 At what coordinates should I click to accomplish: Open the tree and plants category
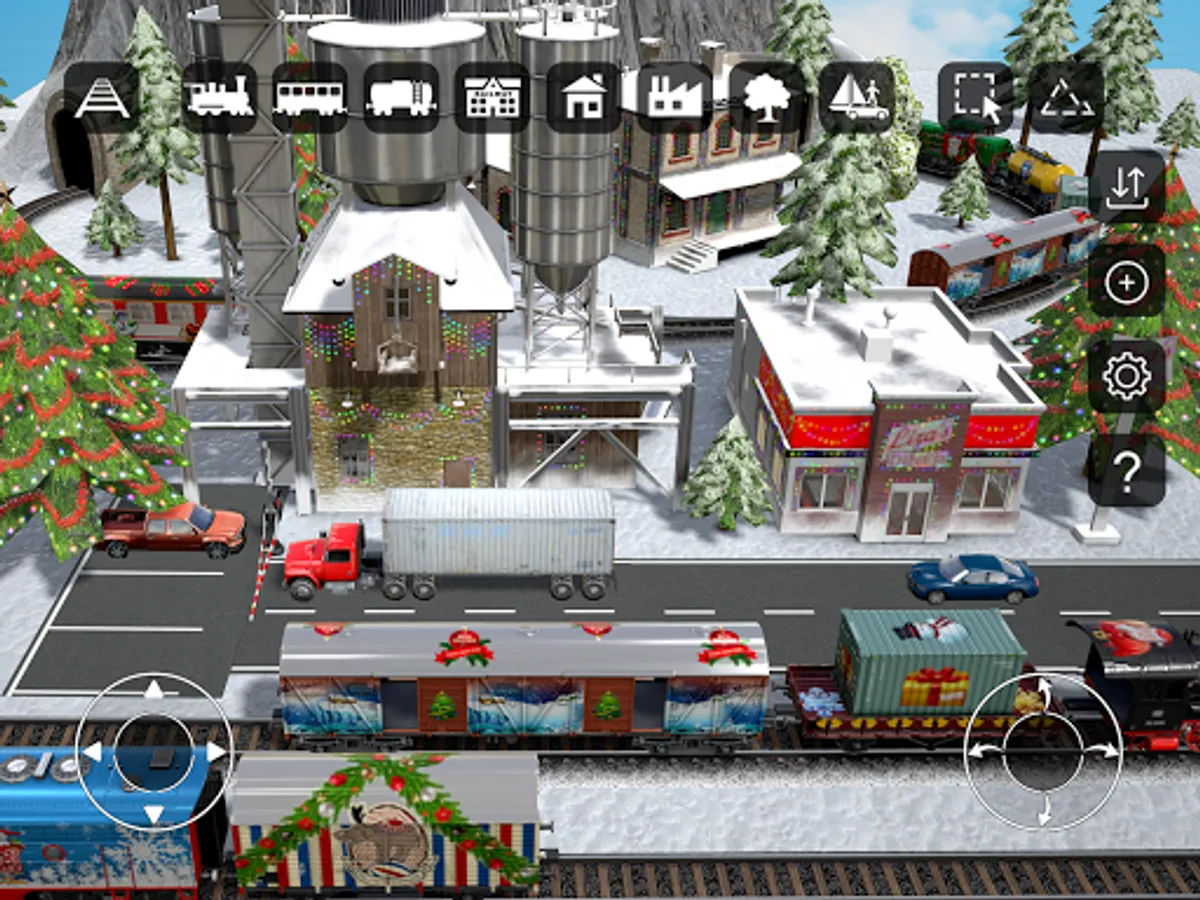click(x=765, y=98)
